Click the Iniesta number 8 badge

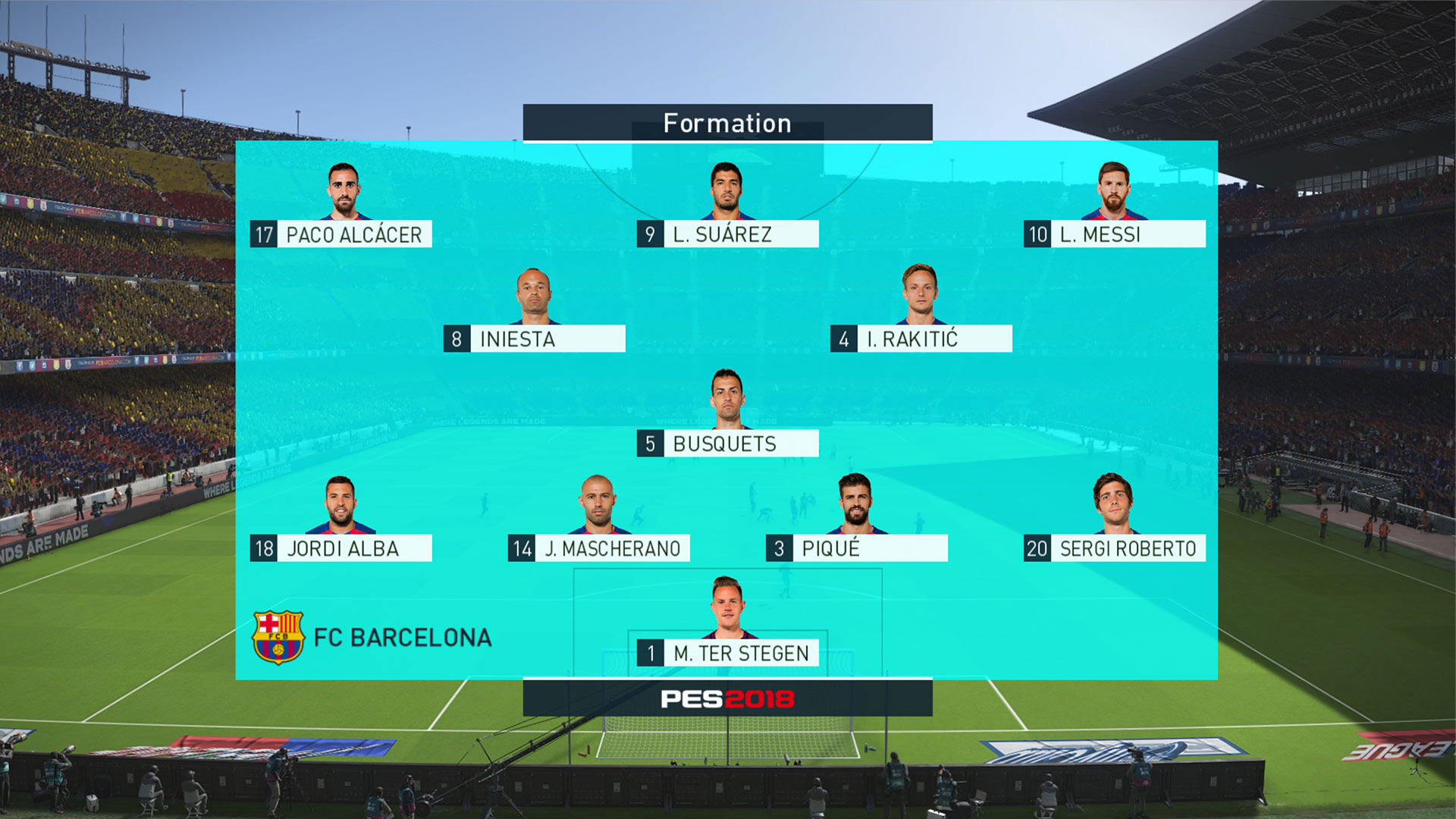[x=456, y=340]
